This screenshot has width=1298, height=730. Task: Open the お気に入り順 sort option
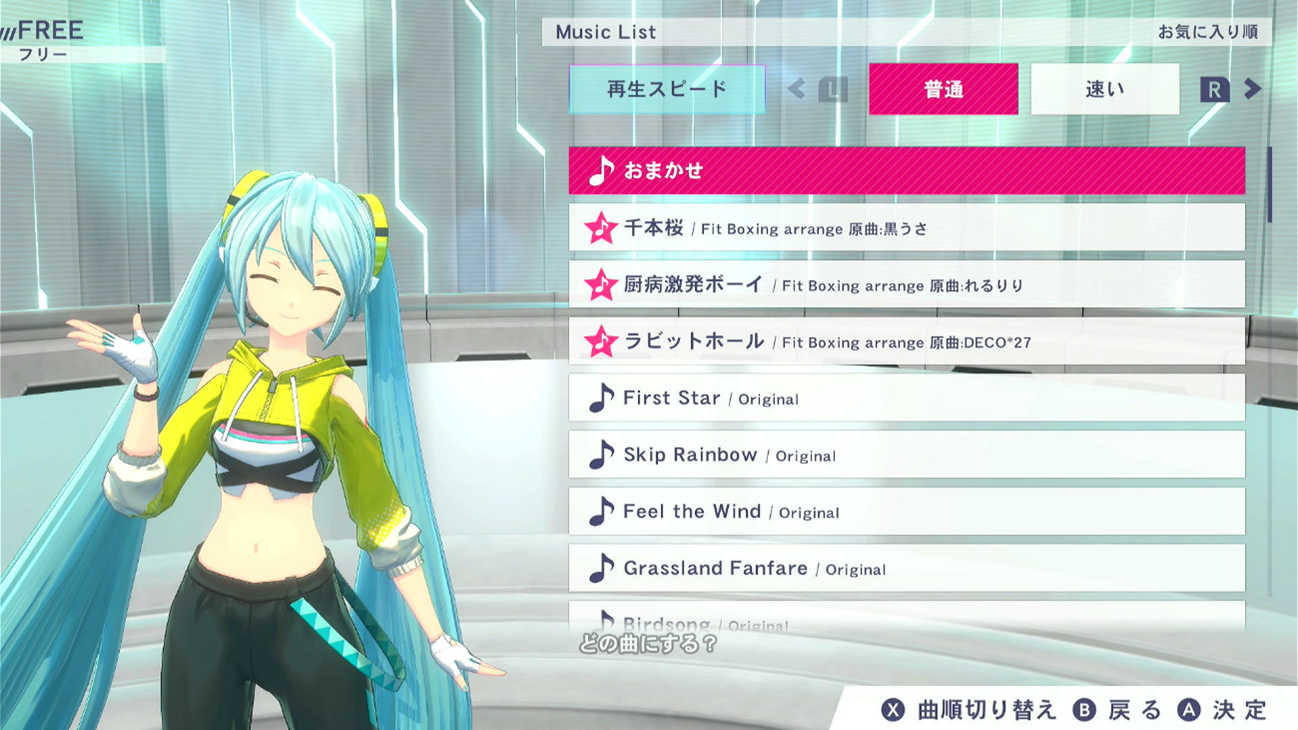click(x=1209, y=31)
